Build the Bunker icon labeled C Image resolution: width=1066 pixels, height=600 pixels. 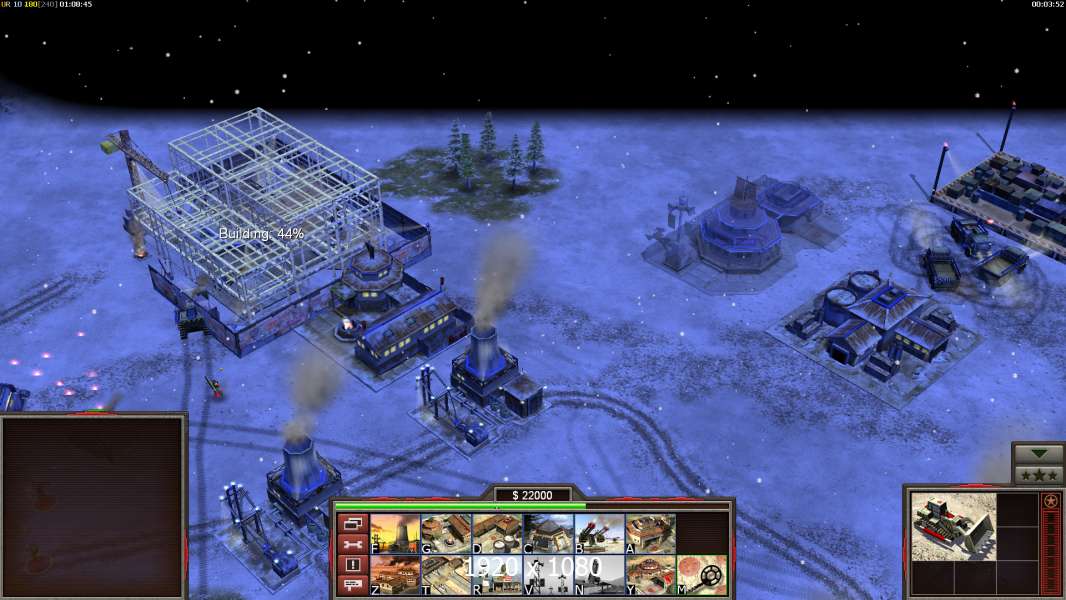tap(548, 534)
